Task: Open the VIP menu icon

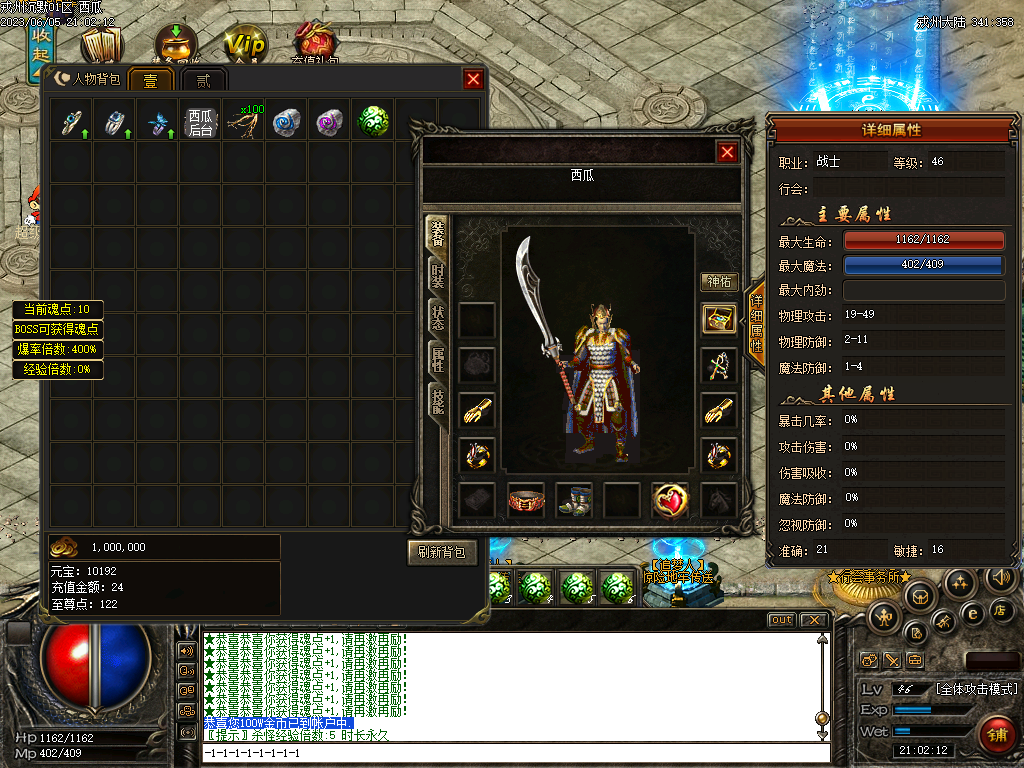Action: click(x=246, y=46)
